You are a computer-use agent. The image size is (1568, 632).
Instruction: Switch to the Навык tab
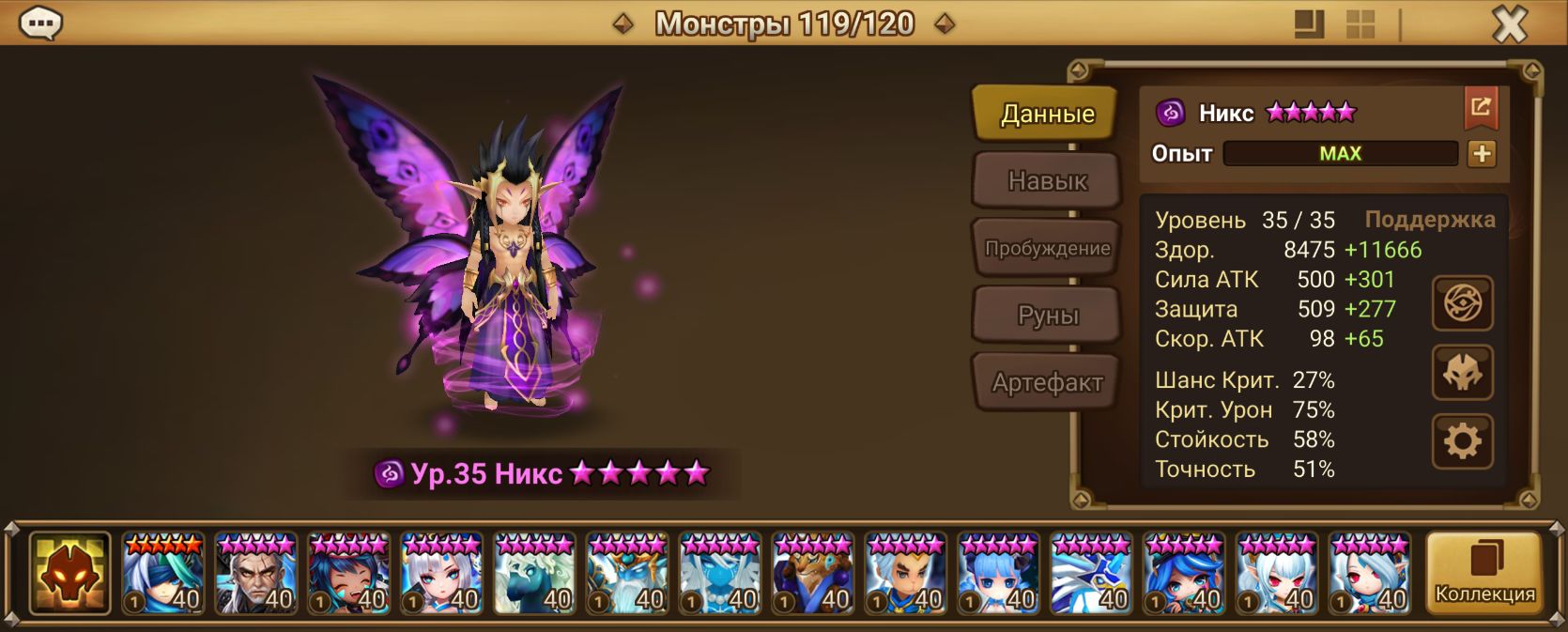[x=1047, y=180]
